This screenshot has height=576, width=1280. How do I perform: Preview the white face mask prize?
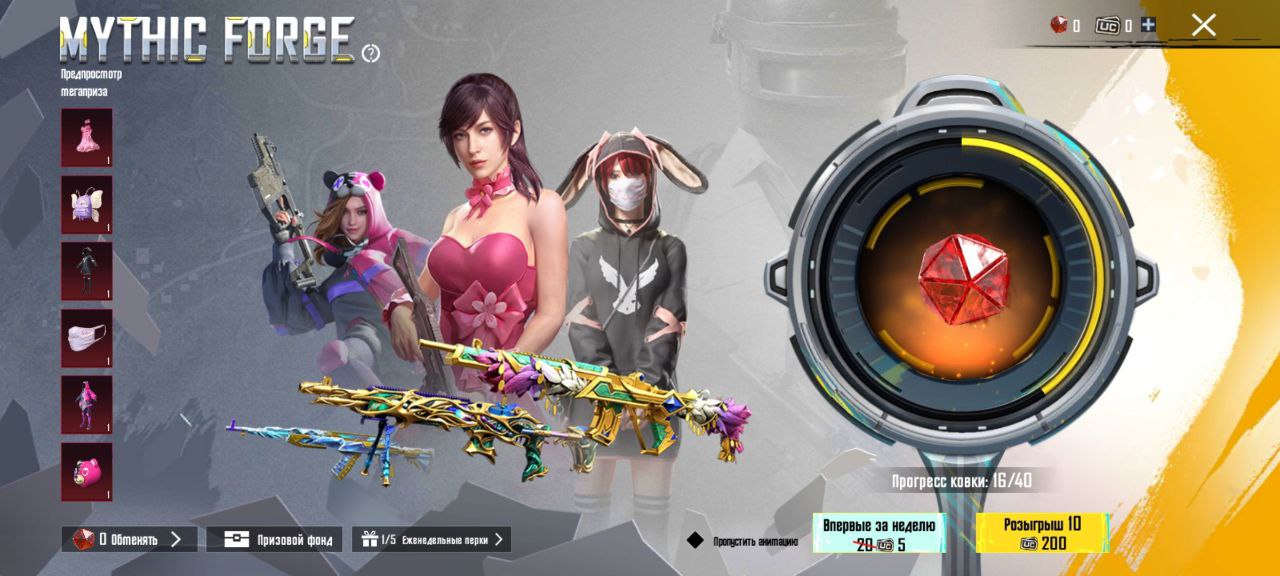(x=87, y=338)
